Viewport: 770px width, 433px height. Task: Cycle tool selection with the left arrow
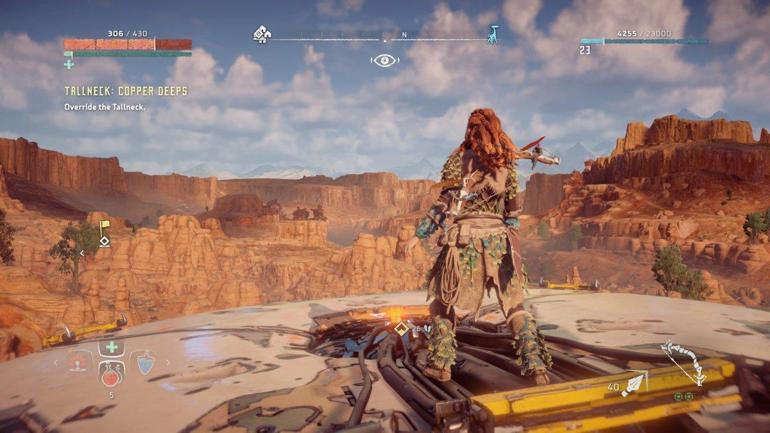pyautogui.click(x=57, y=362)
